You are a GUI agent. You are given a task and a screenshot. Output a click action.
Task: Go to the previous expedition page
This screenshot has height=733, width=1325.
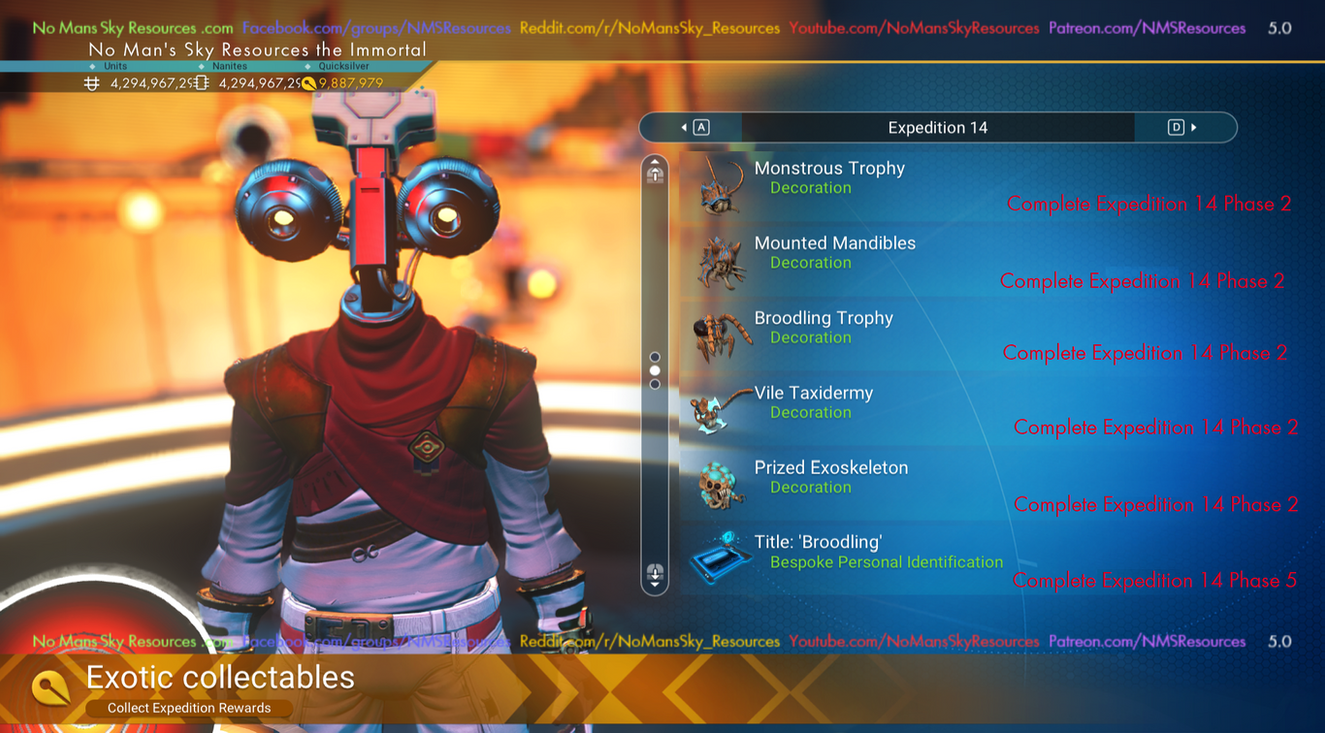click(694, 127)
